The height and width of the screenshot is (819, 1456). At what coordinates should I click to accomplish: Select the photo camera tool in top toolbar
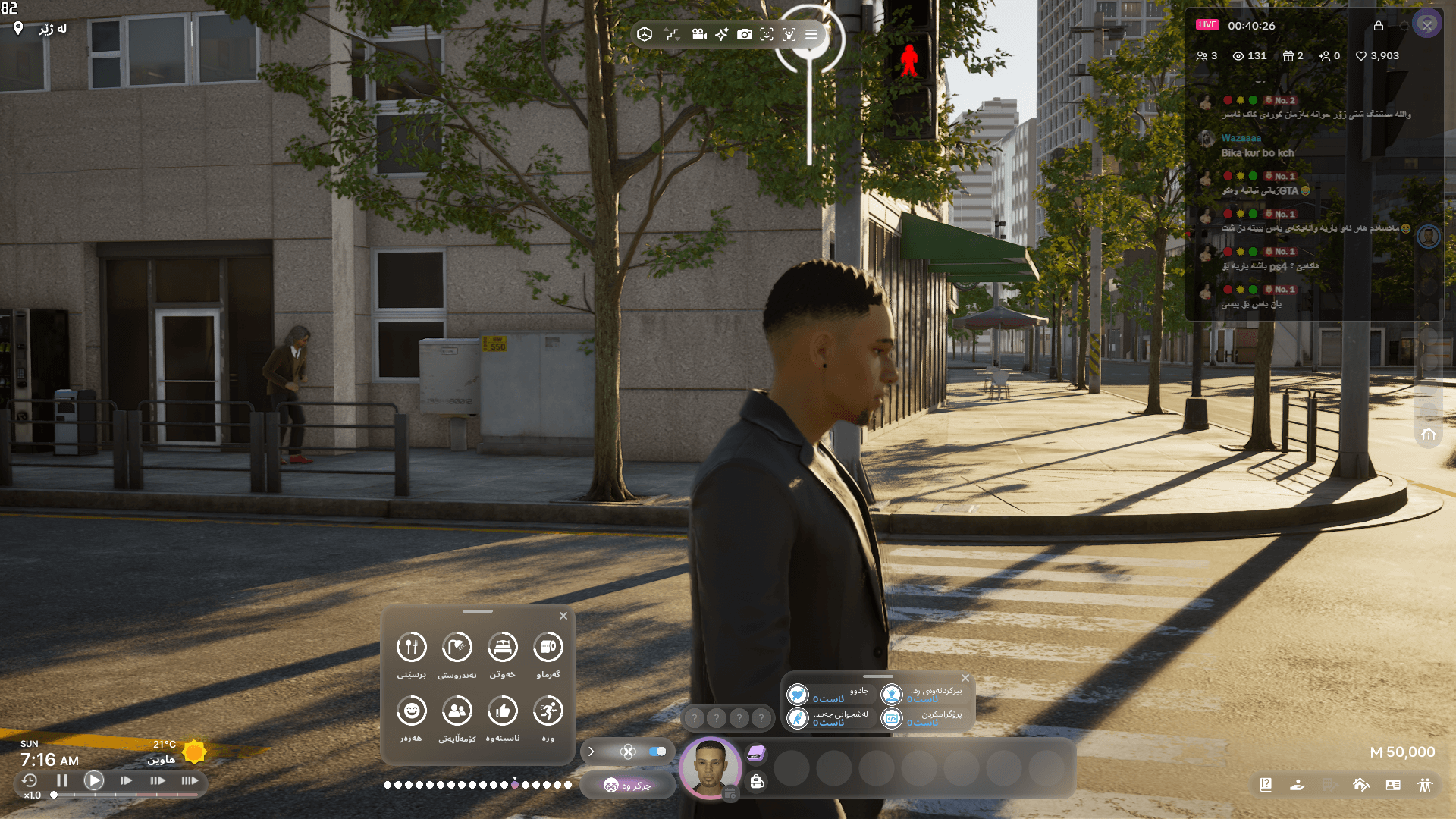point(745,34)
